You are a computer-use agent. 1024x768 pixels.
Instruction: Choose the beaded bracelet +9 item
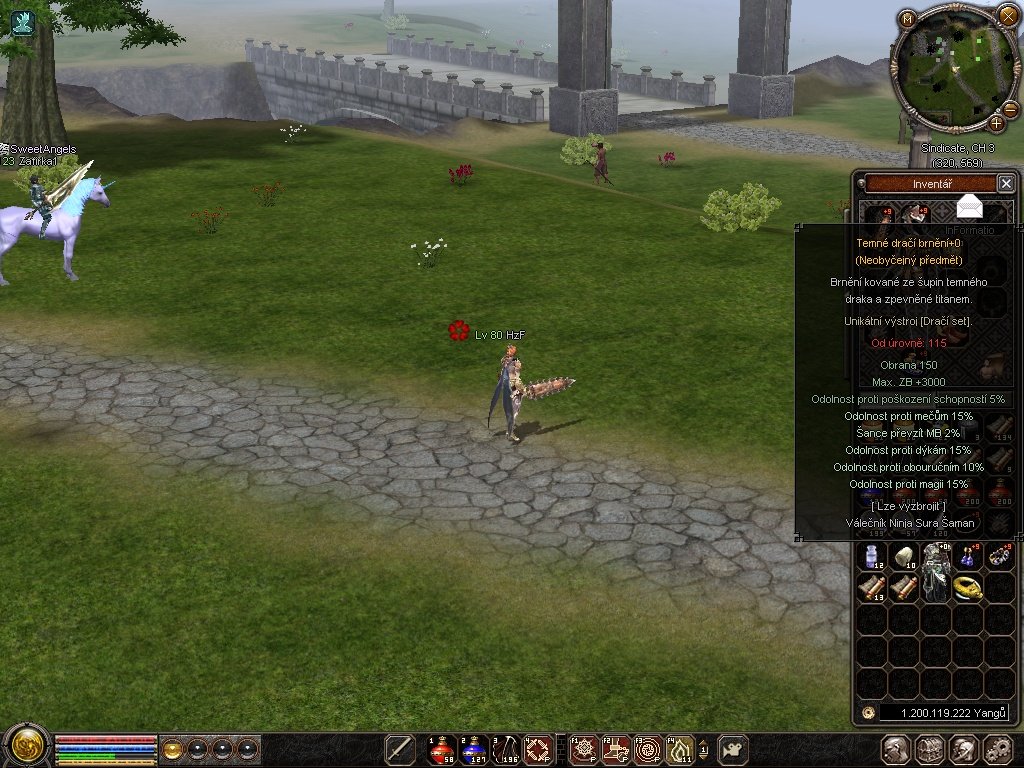[1000, 557]
